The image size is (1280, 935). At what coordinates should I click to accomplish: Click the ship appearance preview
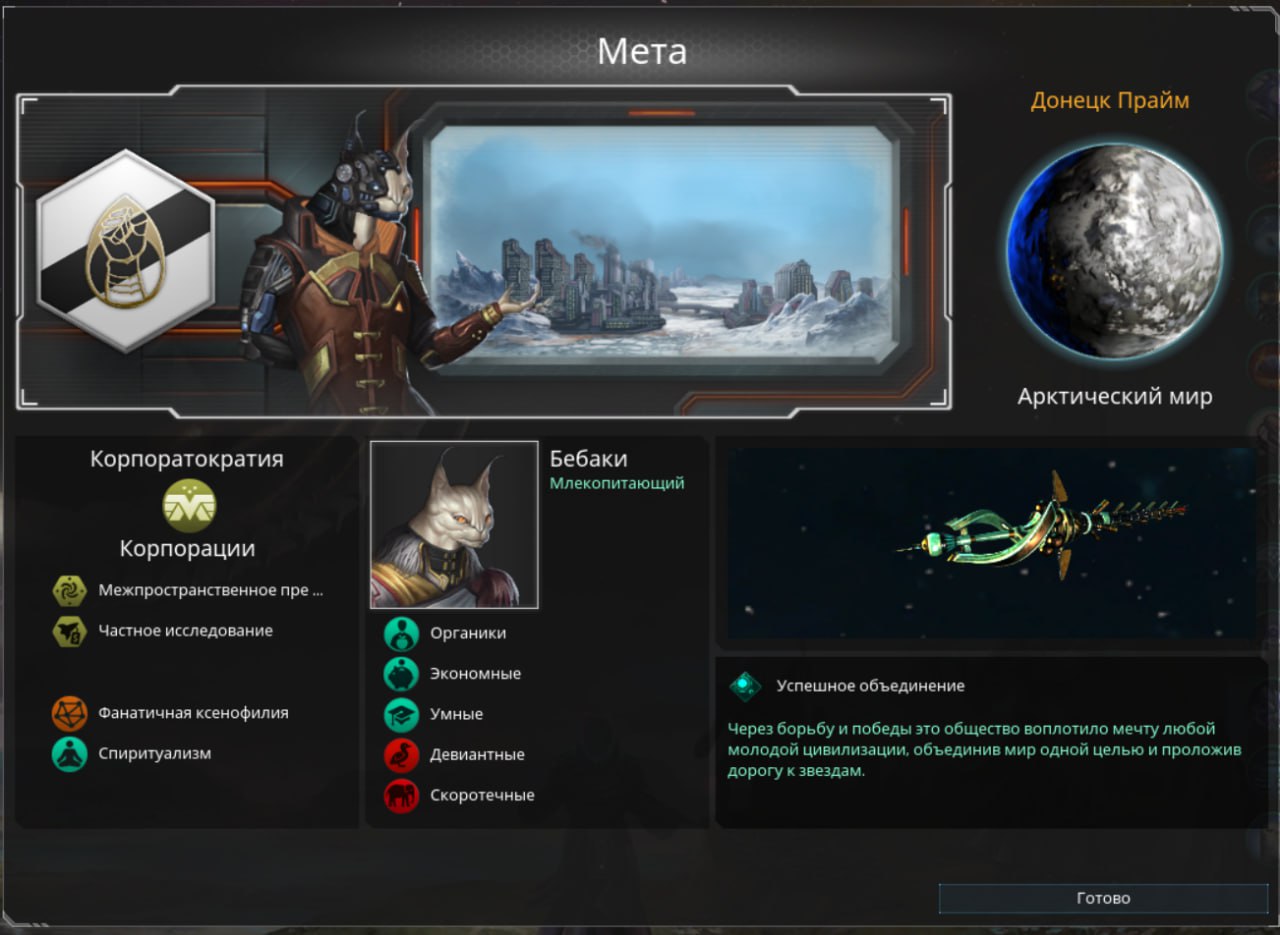[990, 542]
